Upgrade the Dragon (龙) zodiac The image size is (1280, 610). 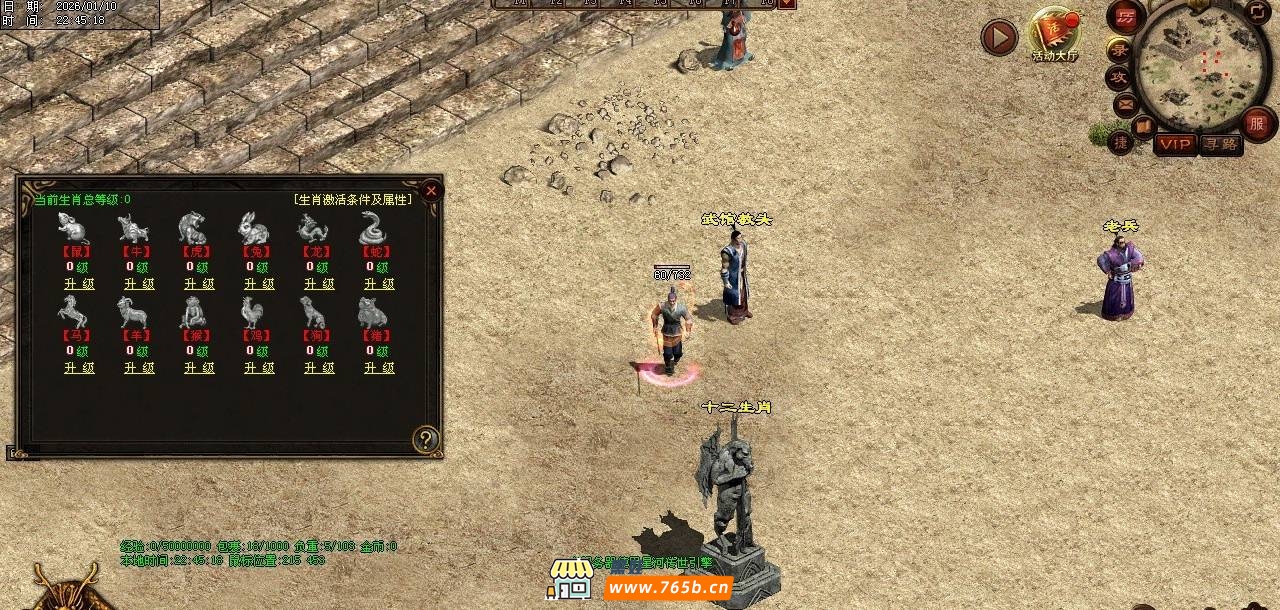pos(320,284)
